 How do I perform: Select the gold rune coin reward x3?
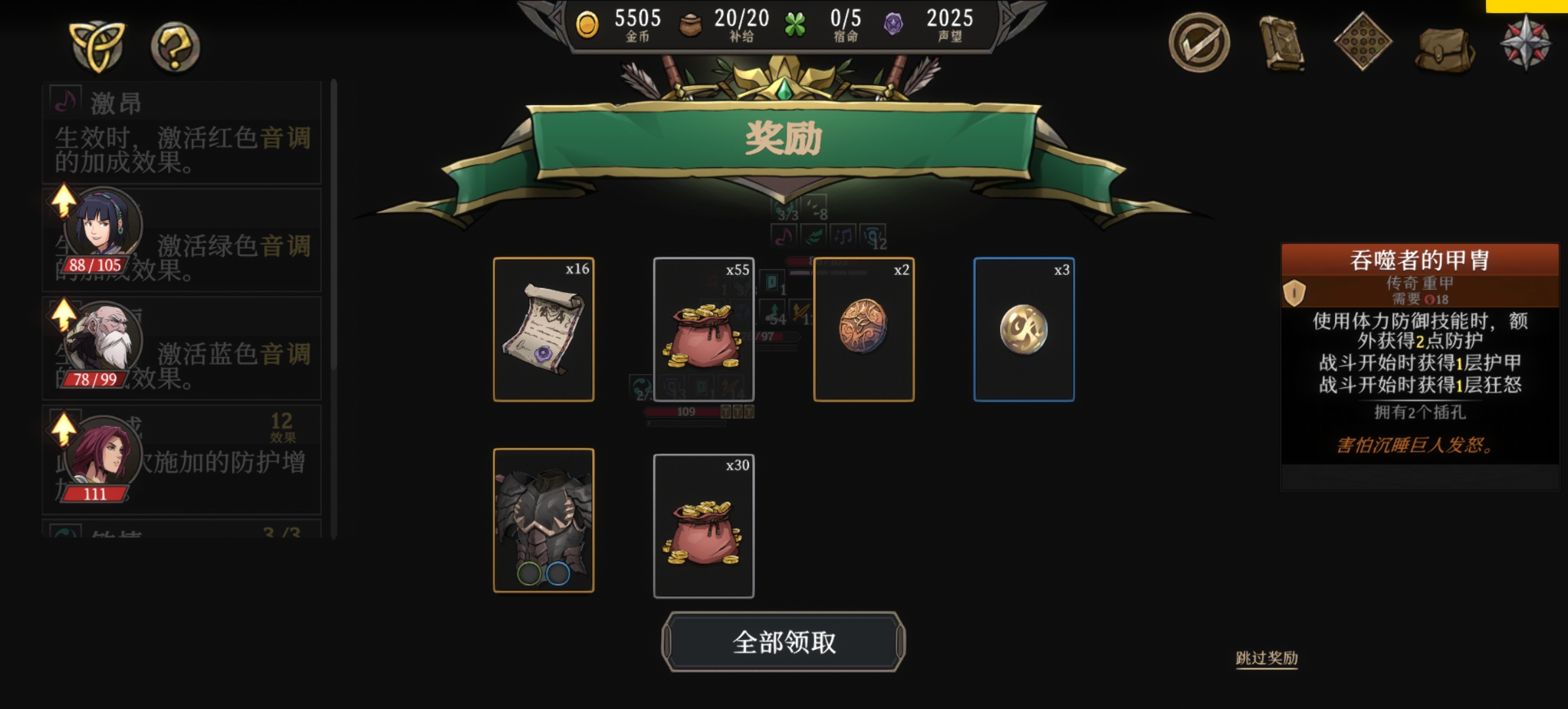pyautogui.click(x=1023, y=328)
